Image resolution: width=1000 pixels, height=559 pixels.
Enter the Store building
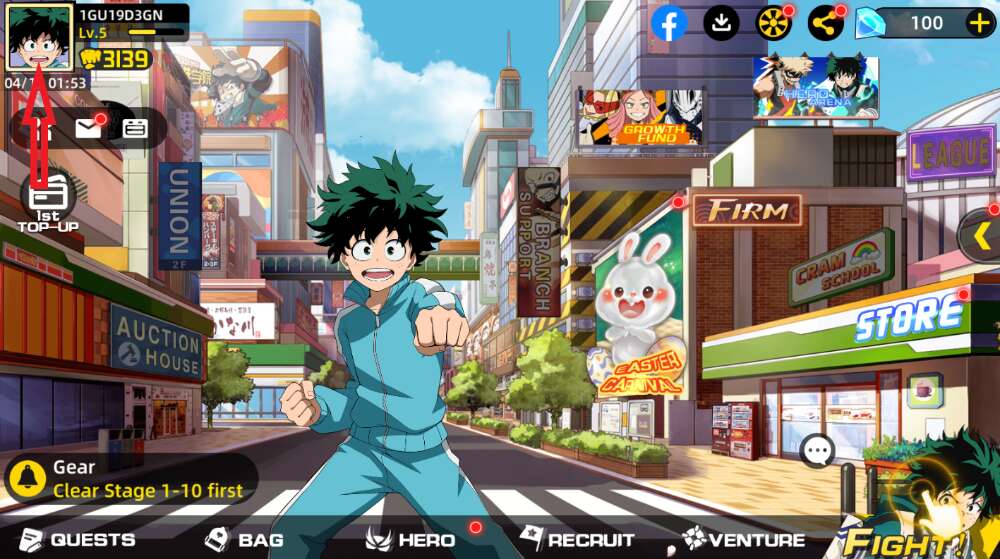[x=908, y=318]
